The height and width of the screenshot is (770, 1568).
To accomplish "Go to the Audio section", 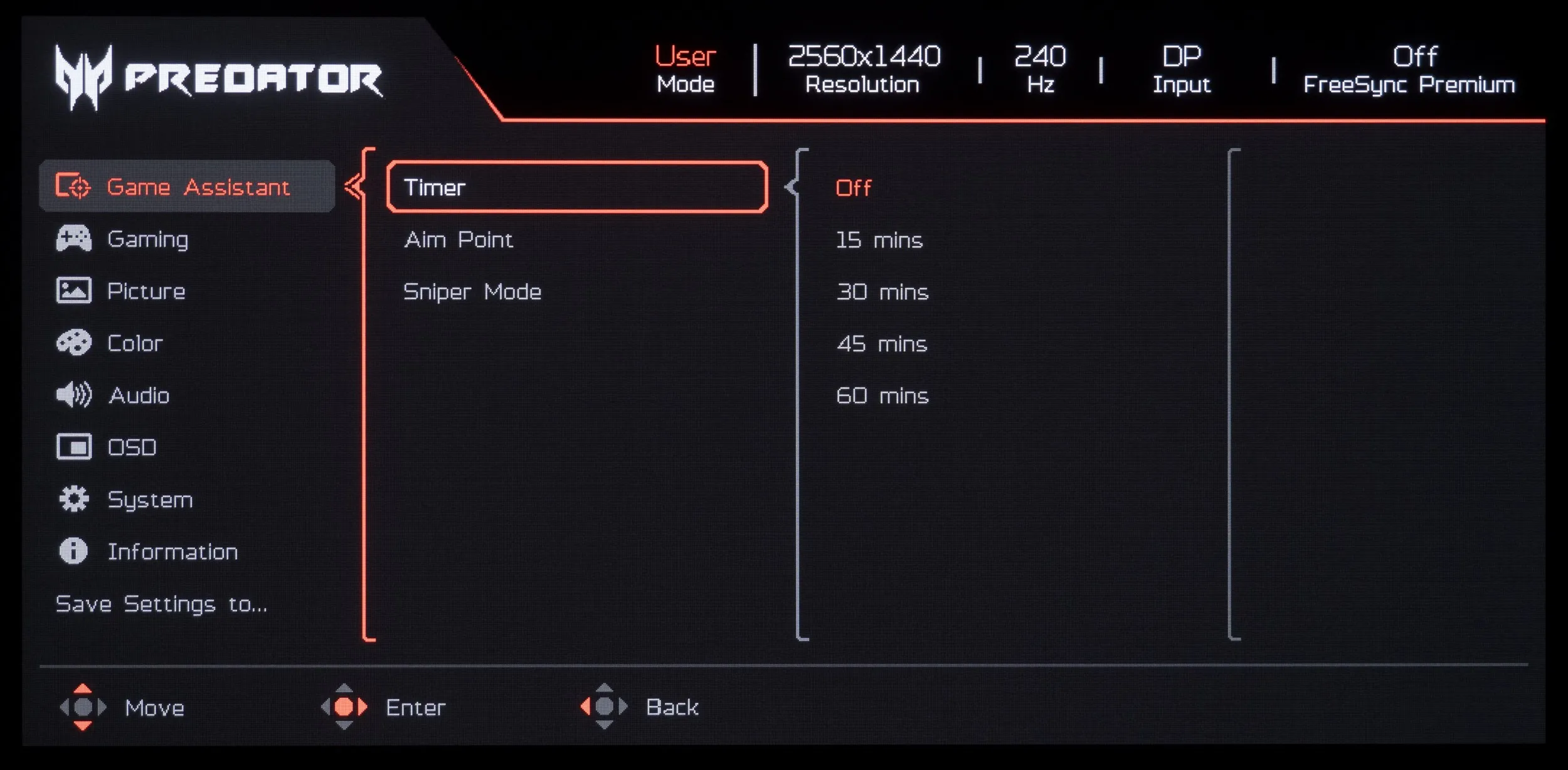I will click(x=139, y=395).
